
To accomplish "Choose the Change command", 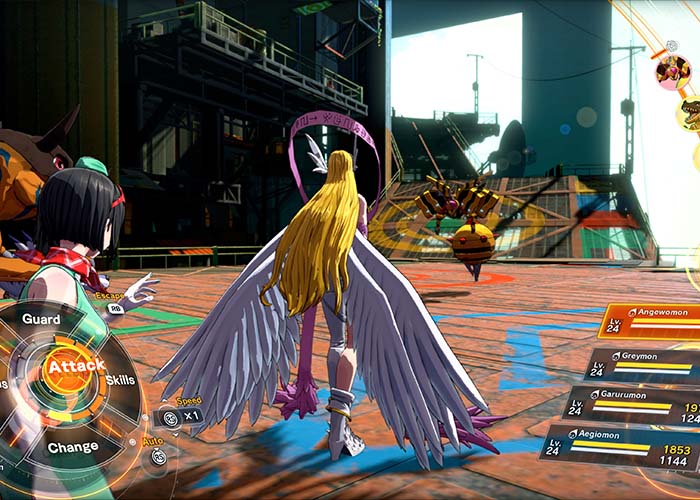I will (72, 447).
